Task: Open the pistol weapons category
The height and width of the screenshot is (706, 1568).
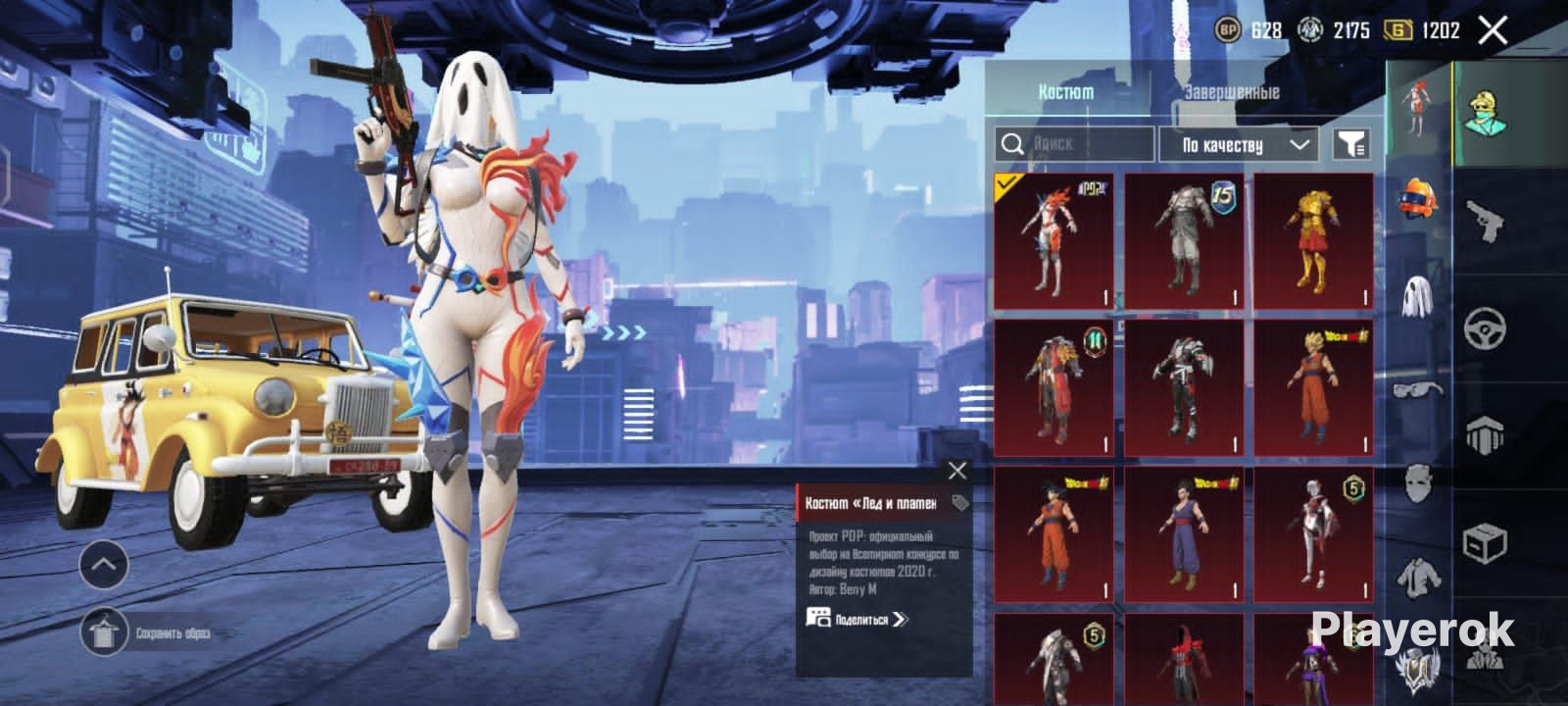Action: point(1485,221)
